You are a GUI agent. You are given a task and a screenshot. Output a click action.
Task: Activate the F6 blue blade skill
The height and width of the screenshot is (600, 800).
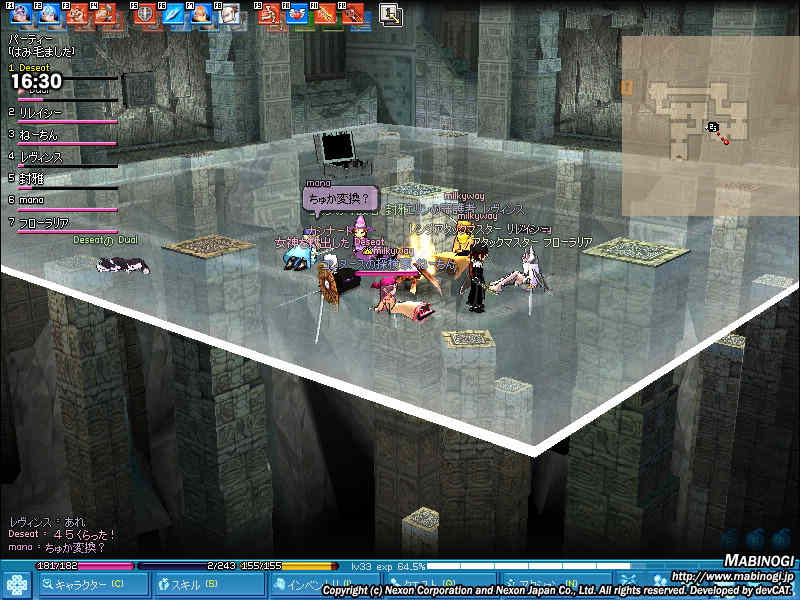172,14
